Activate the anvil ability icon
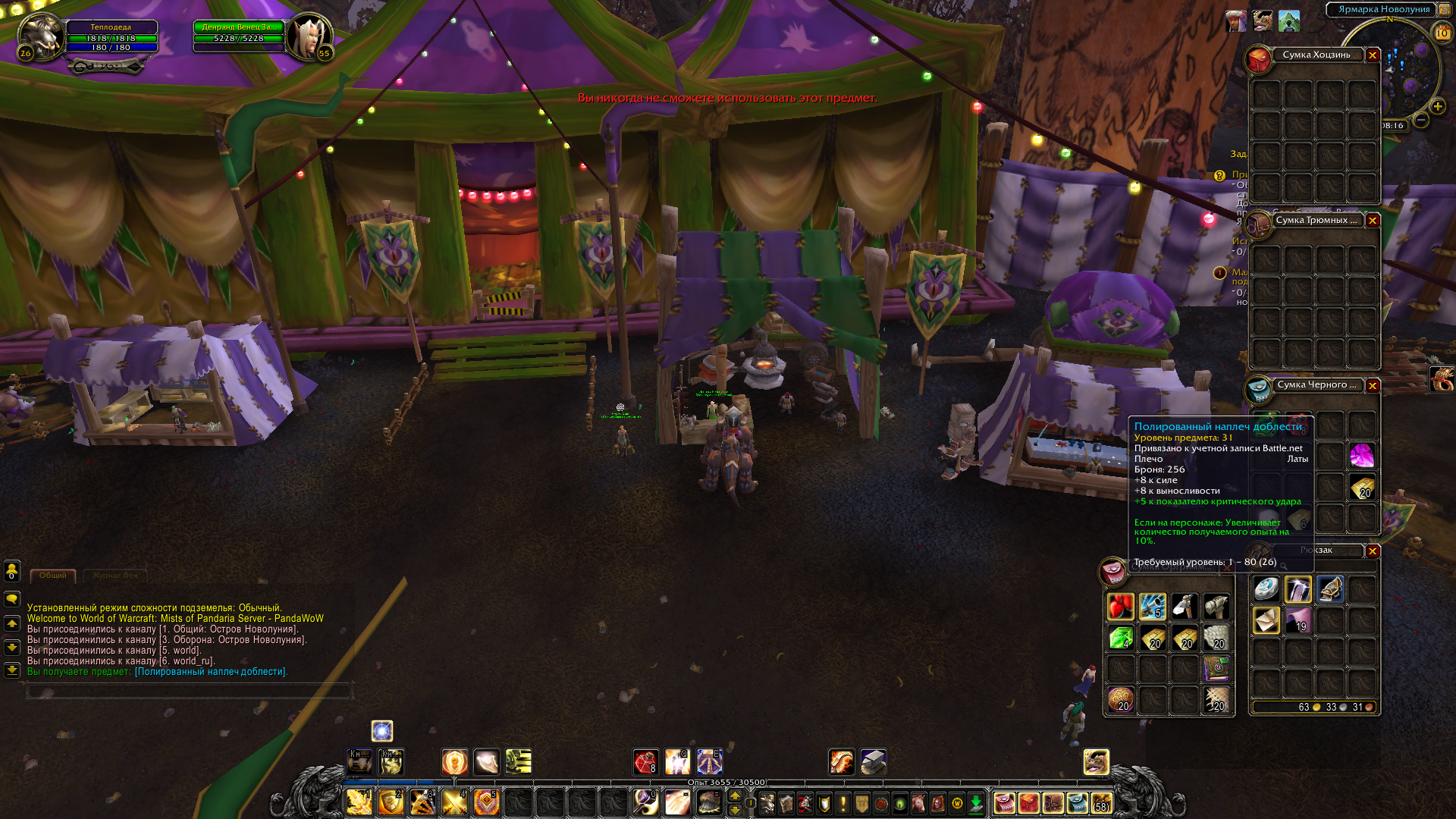This screenshot has height=819, width=1456. (x=873, y=761)
